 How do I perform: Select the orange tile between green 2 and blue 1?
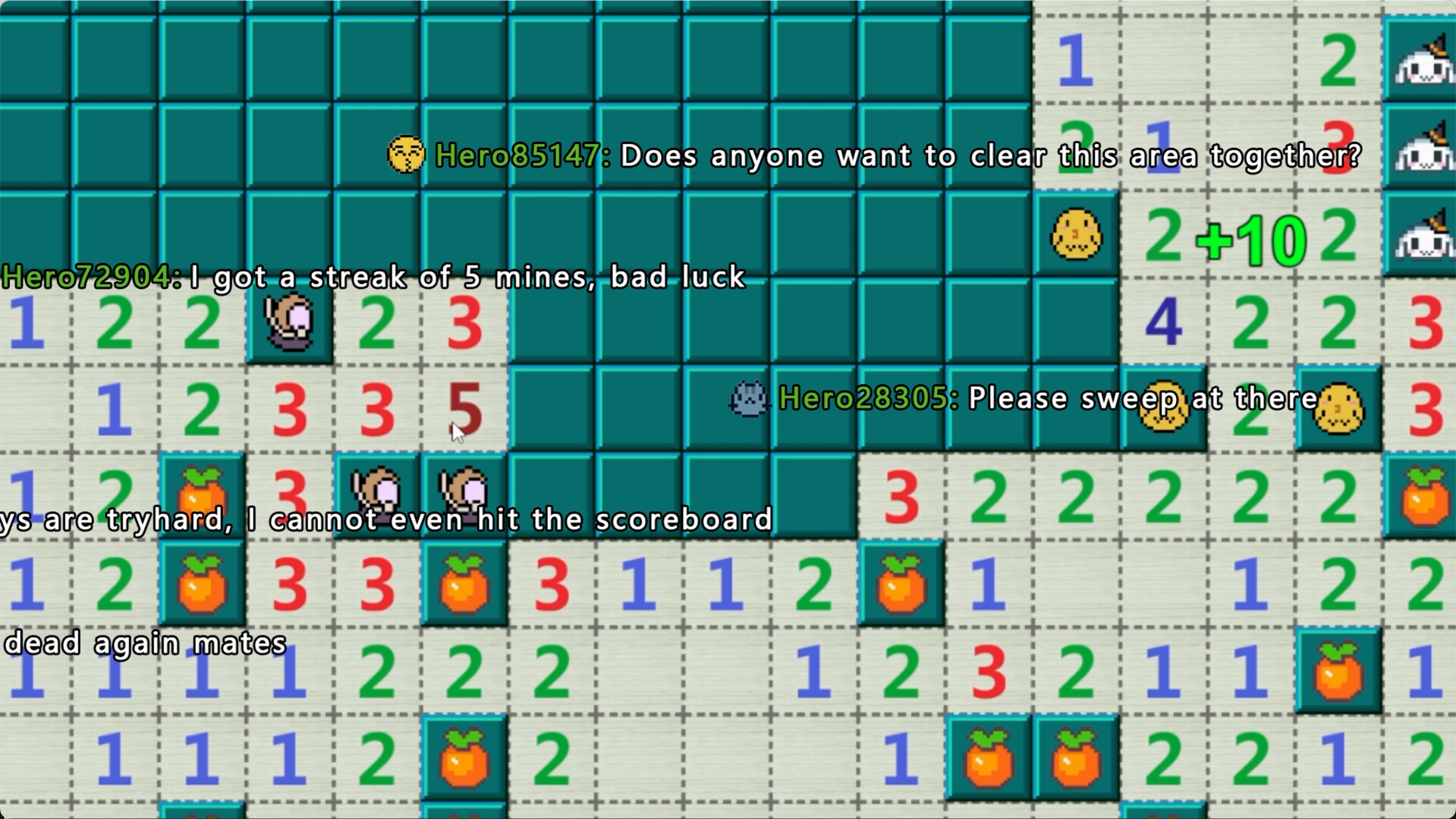coord(901,584)
